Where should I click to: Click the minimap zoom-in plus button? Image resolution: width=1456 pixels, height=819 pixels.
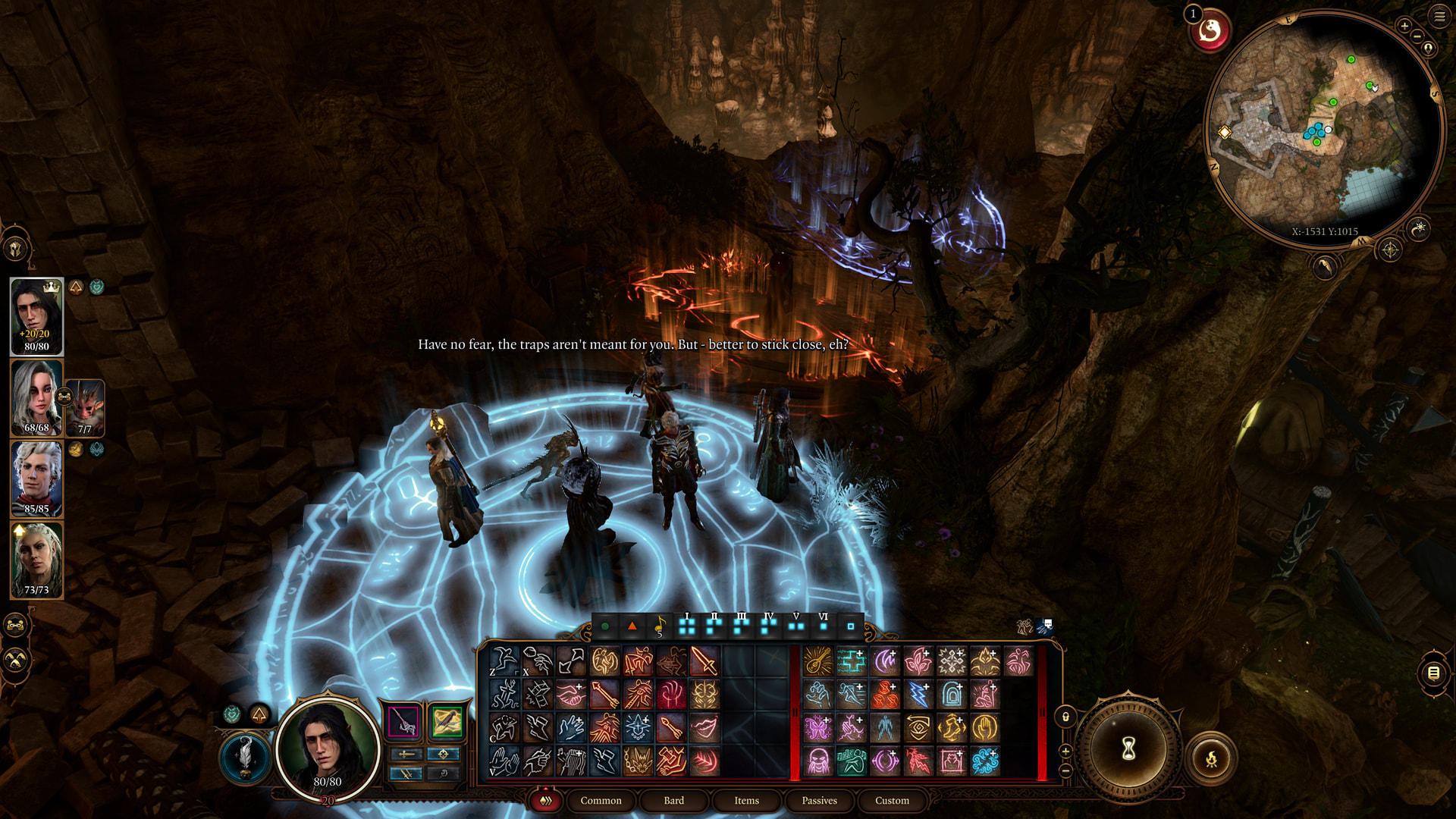point(1404,27)
